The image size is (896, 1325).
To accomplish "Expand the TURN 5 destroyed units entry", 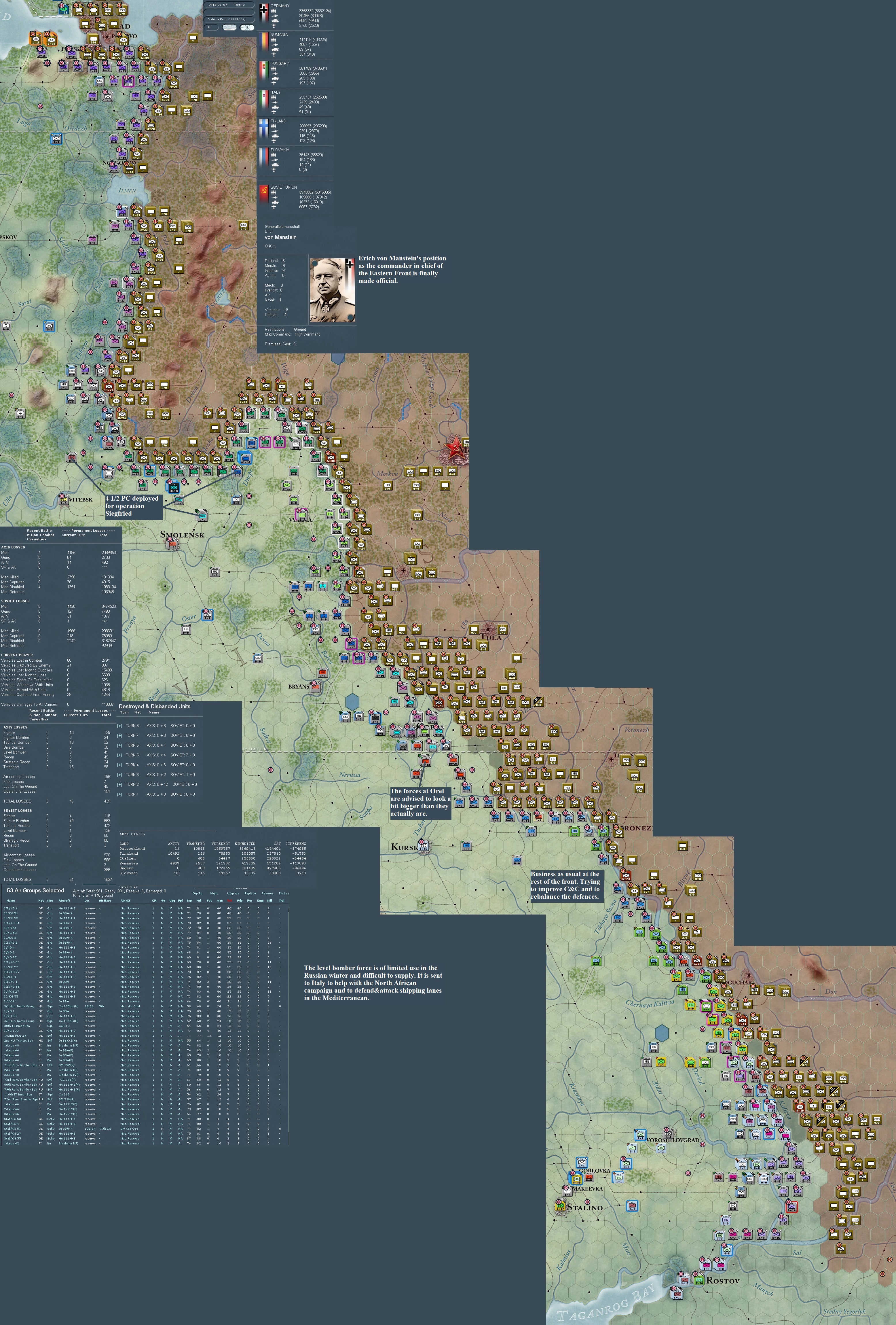I will coord(120,755).
